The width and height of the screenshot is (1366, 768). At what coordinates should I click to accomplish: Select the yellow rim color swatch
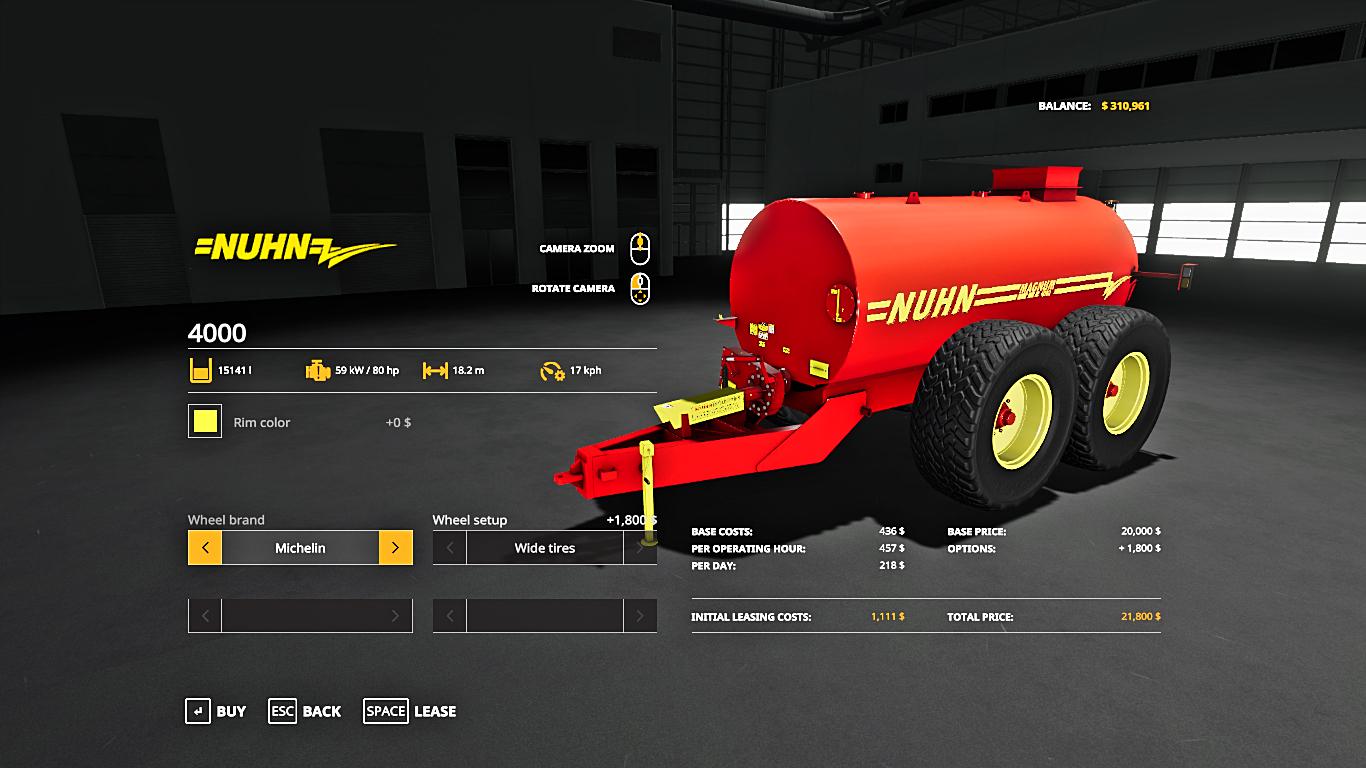205,421
